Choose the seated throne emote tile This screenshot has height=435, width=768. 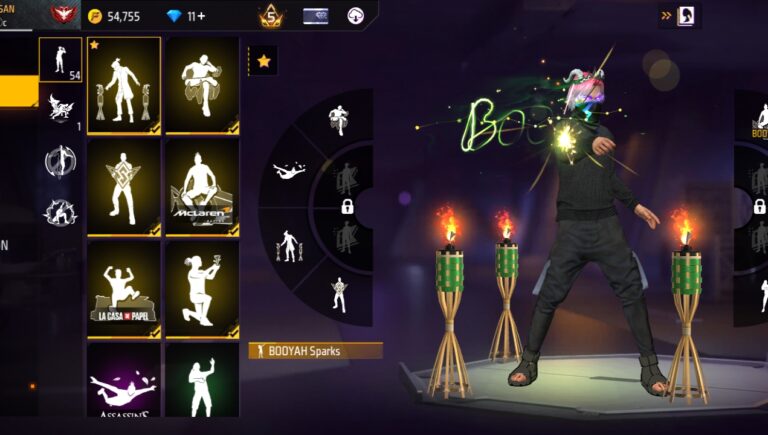(202, 86)
